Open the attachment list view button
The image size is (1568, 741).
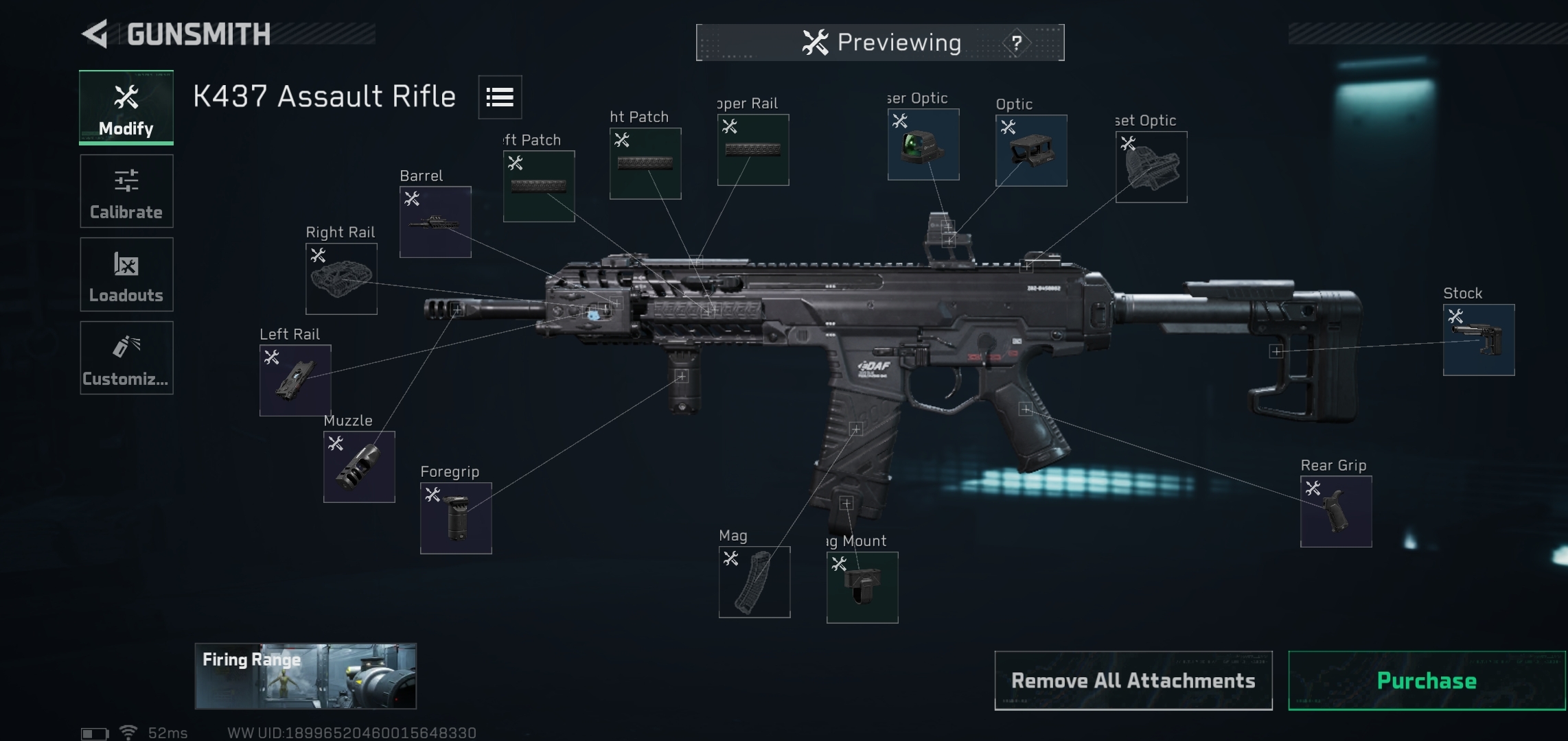(x=500, y=97)
